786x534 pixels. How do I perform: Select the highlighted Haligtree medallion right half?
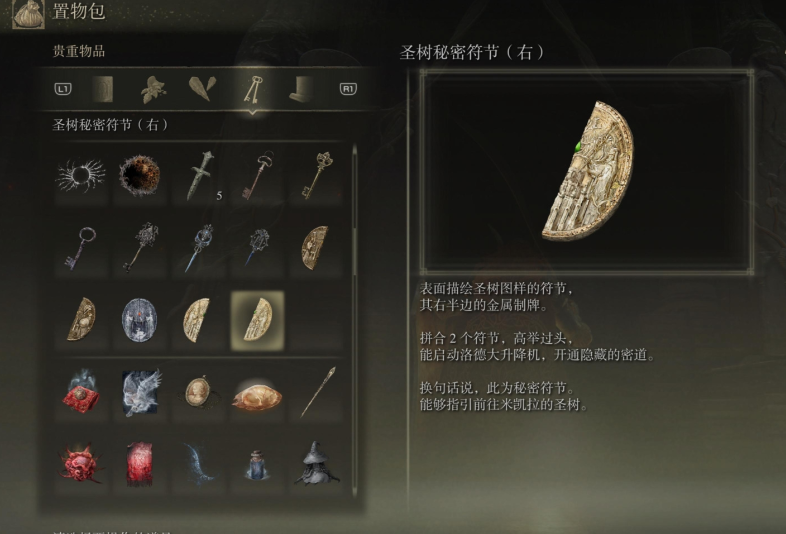click(x=257, y=319)
